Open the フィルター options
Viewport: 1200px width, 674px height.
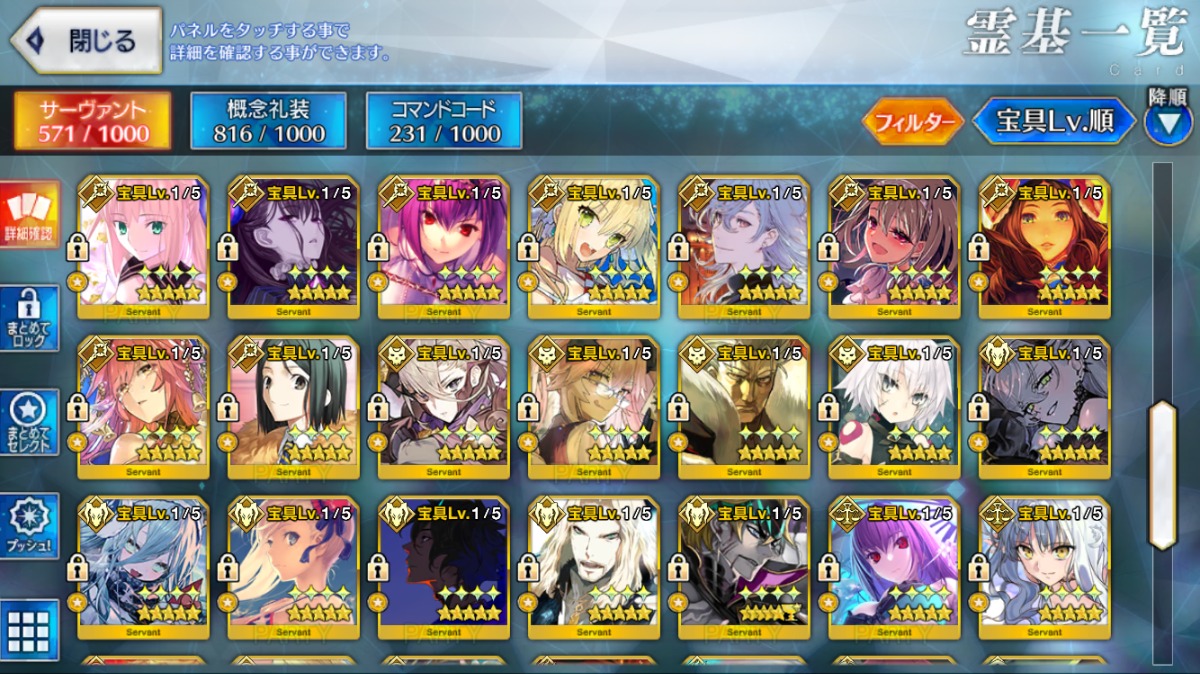point(913,122)
